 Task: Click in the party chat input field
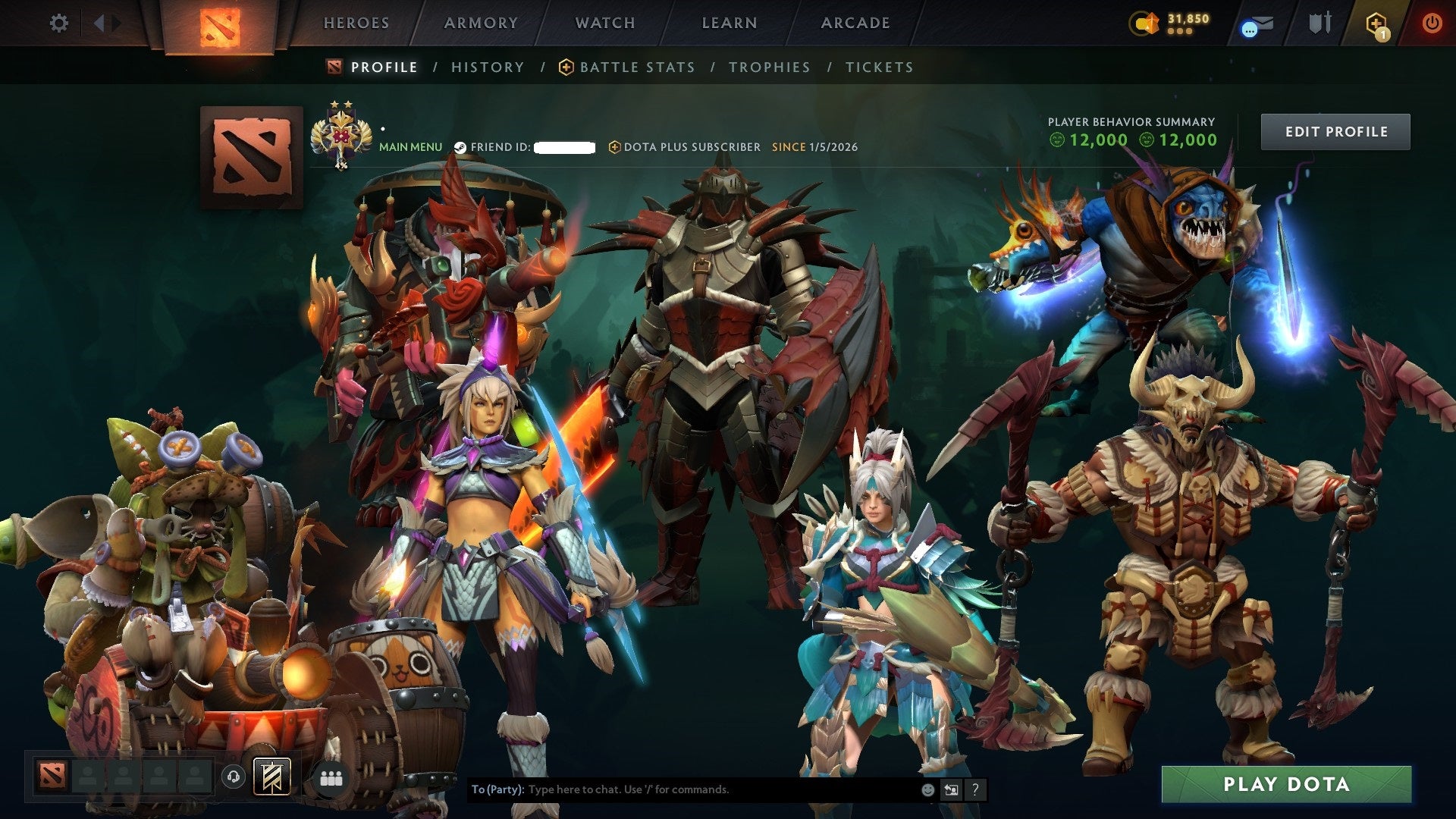coord(682,789)
